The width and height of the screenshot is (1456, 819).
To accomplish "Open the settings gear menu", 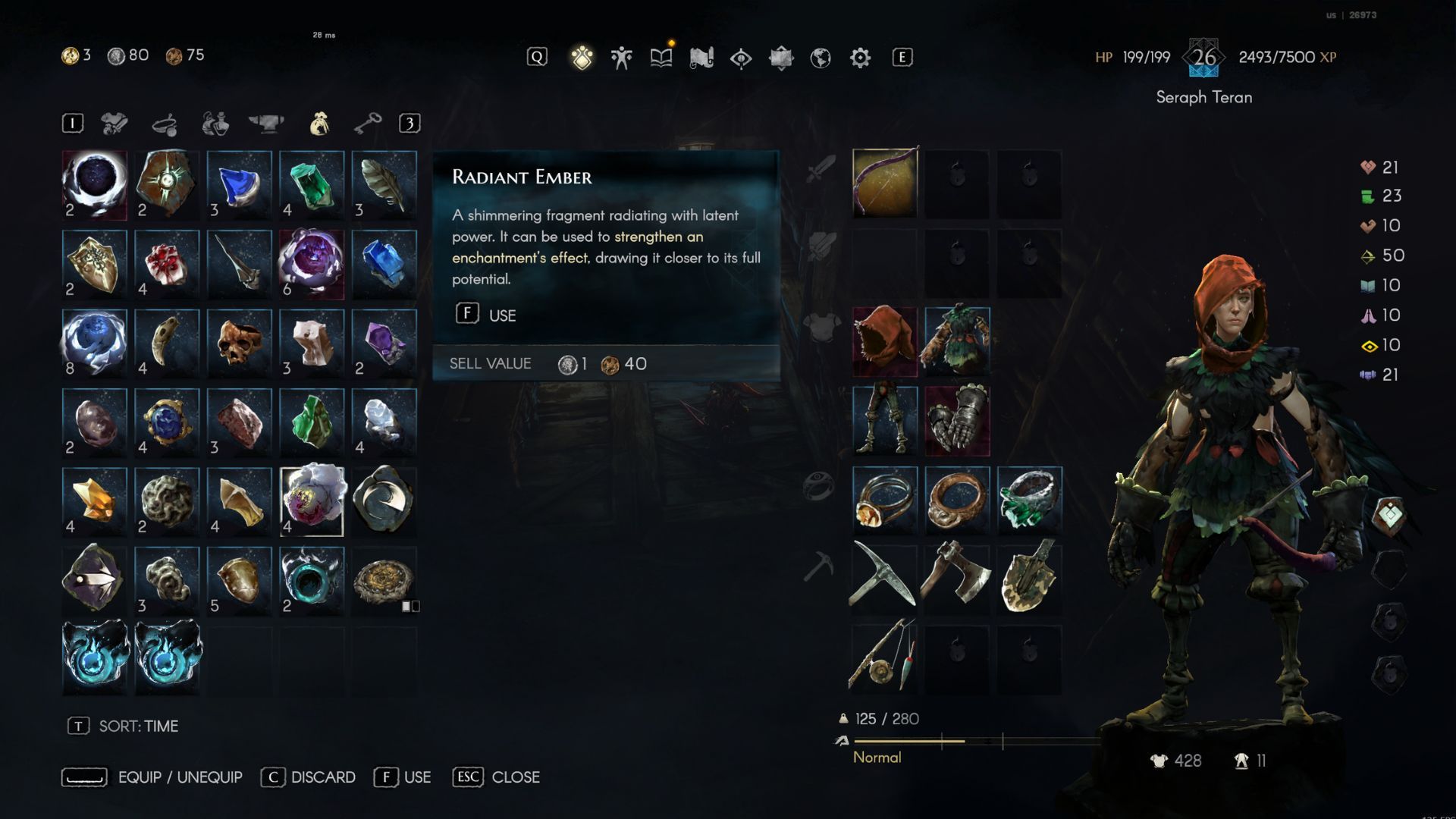I will pos(860,58).
